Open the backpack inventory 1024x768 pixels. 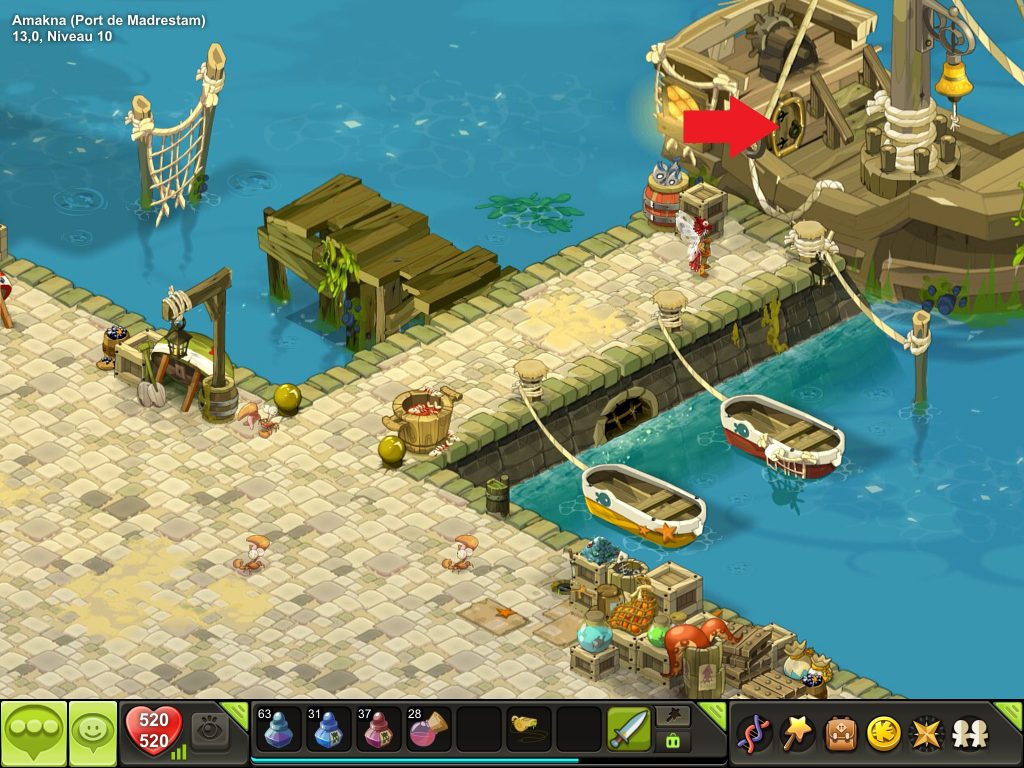(x=840, y=734)
